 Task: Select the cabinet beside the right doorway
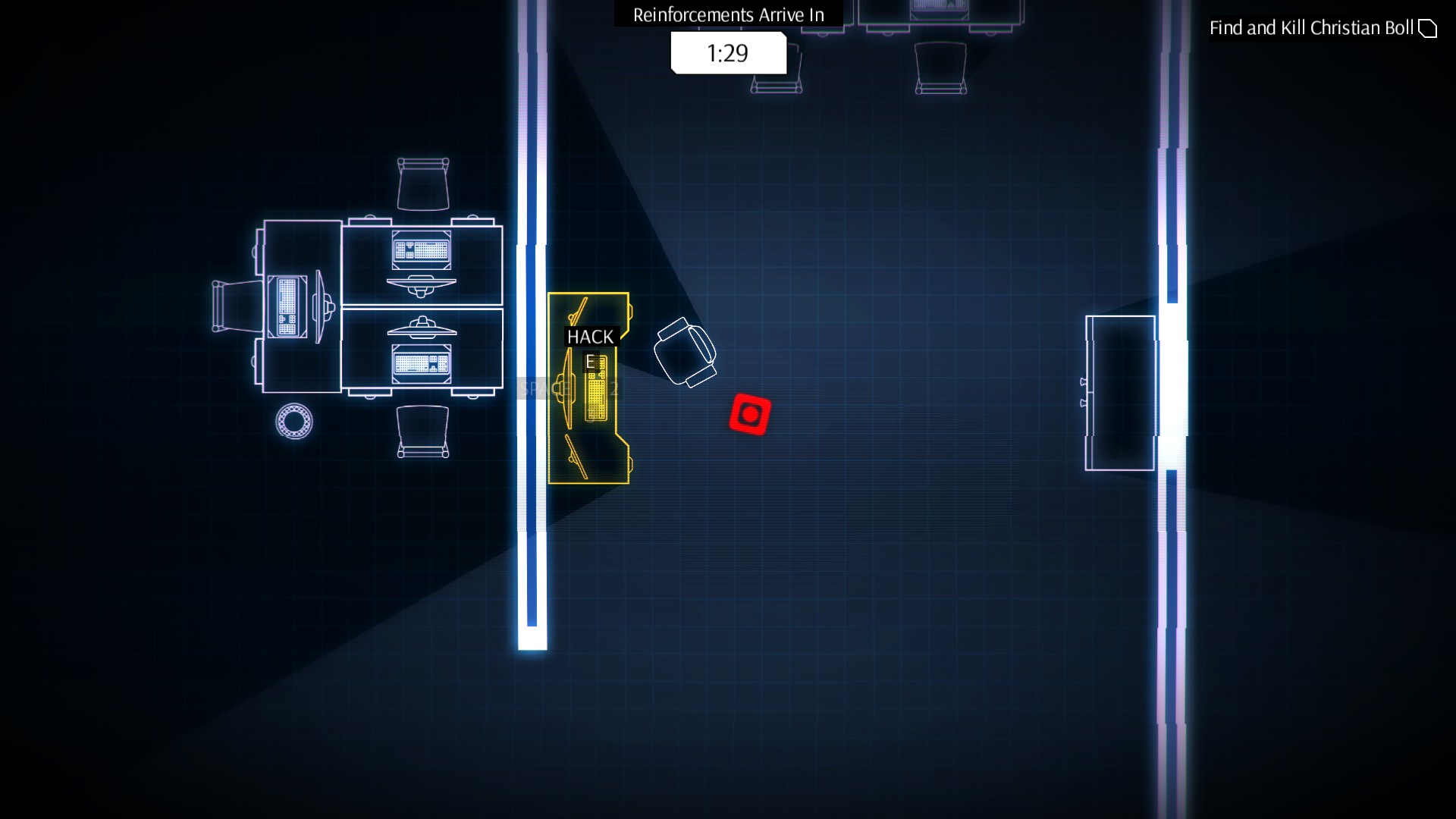pos(1121,394)
